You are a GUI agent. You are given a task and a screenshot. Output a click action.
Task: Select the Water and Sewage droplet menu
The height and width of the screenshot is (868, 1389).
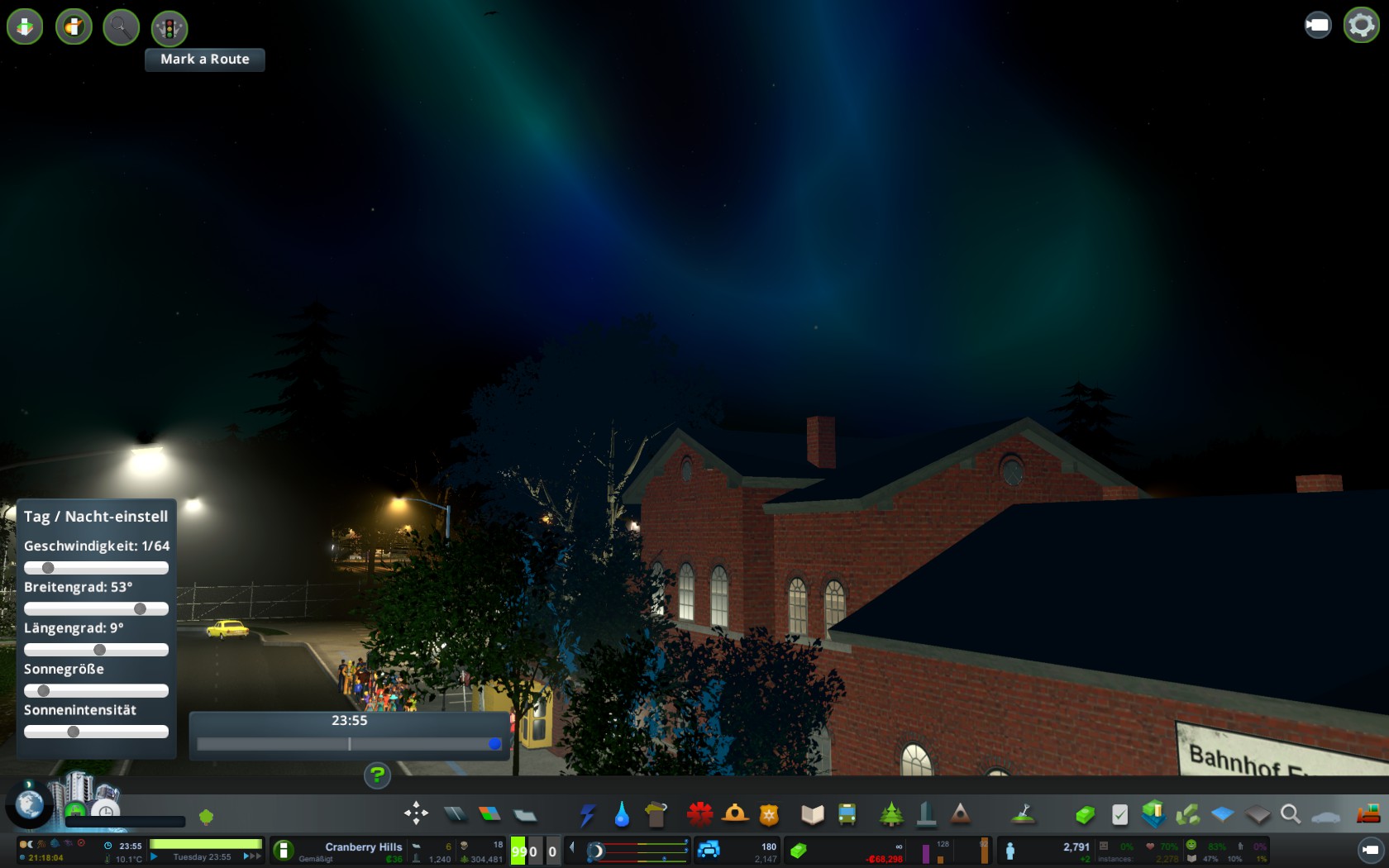[x=622, y=815]
